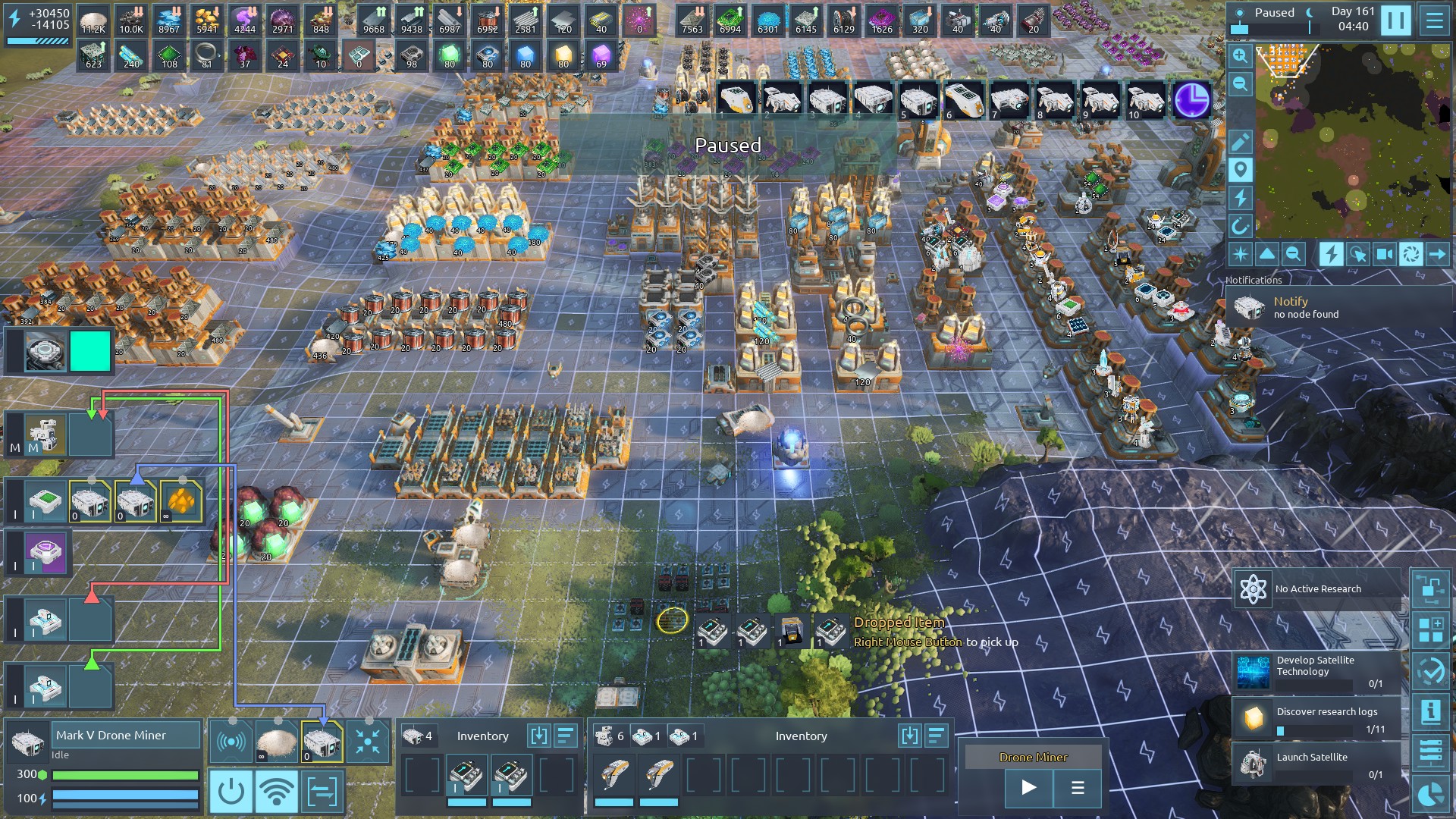This screenshot has width=1456, height=819.
Task: Open the Drone Miner behavior list menu
Action: tap(1078, 787)
